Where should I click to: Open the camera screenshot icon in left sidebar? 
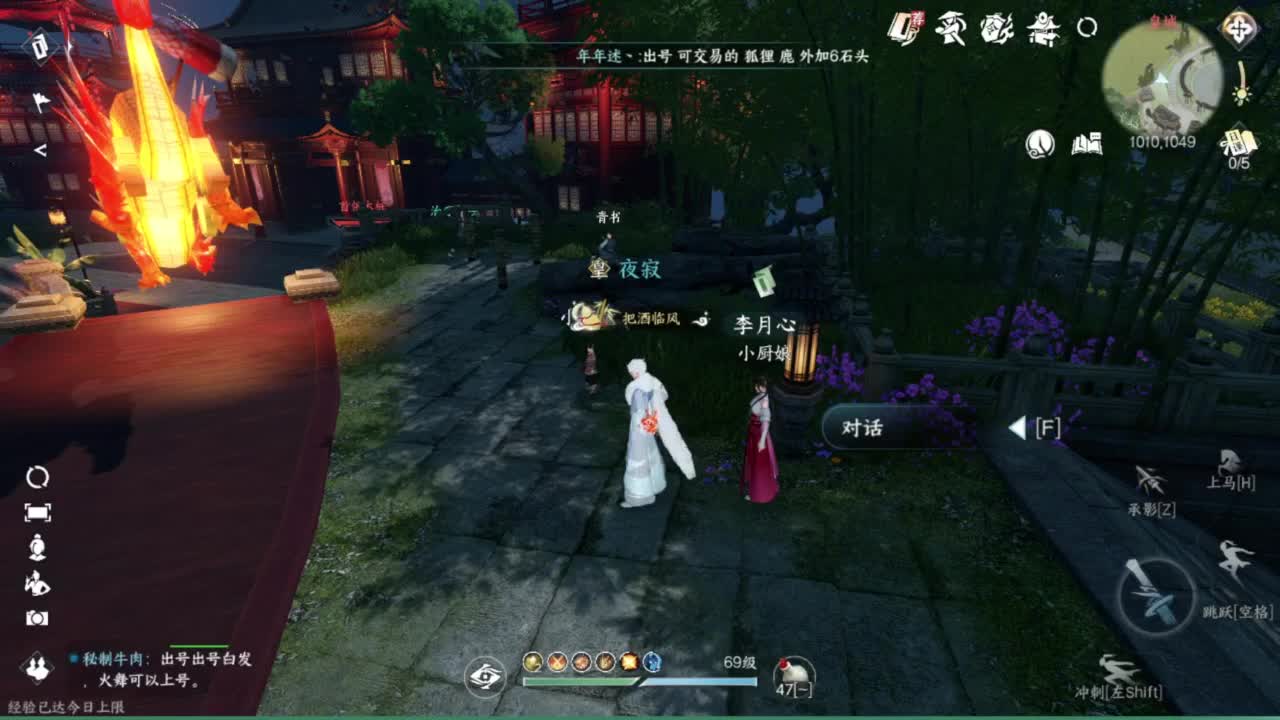pos(37,617)
